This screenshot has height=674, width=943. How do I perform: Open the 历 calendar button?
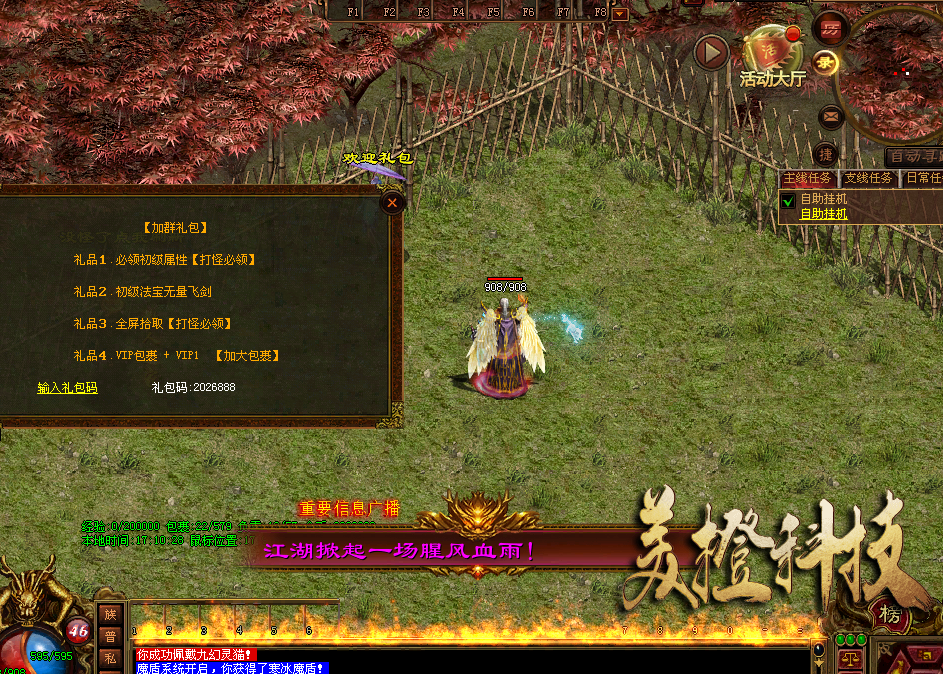[x=830, y=27]
